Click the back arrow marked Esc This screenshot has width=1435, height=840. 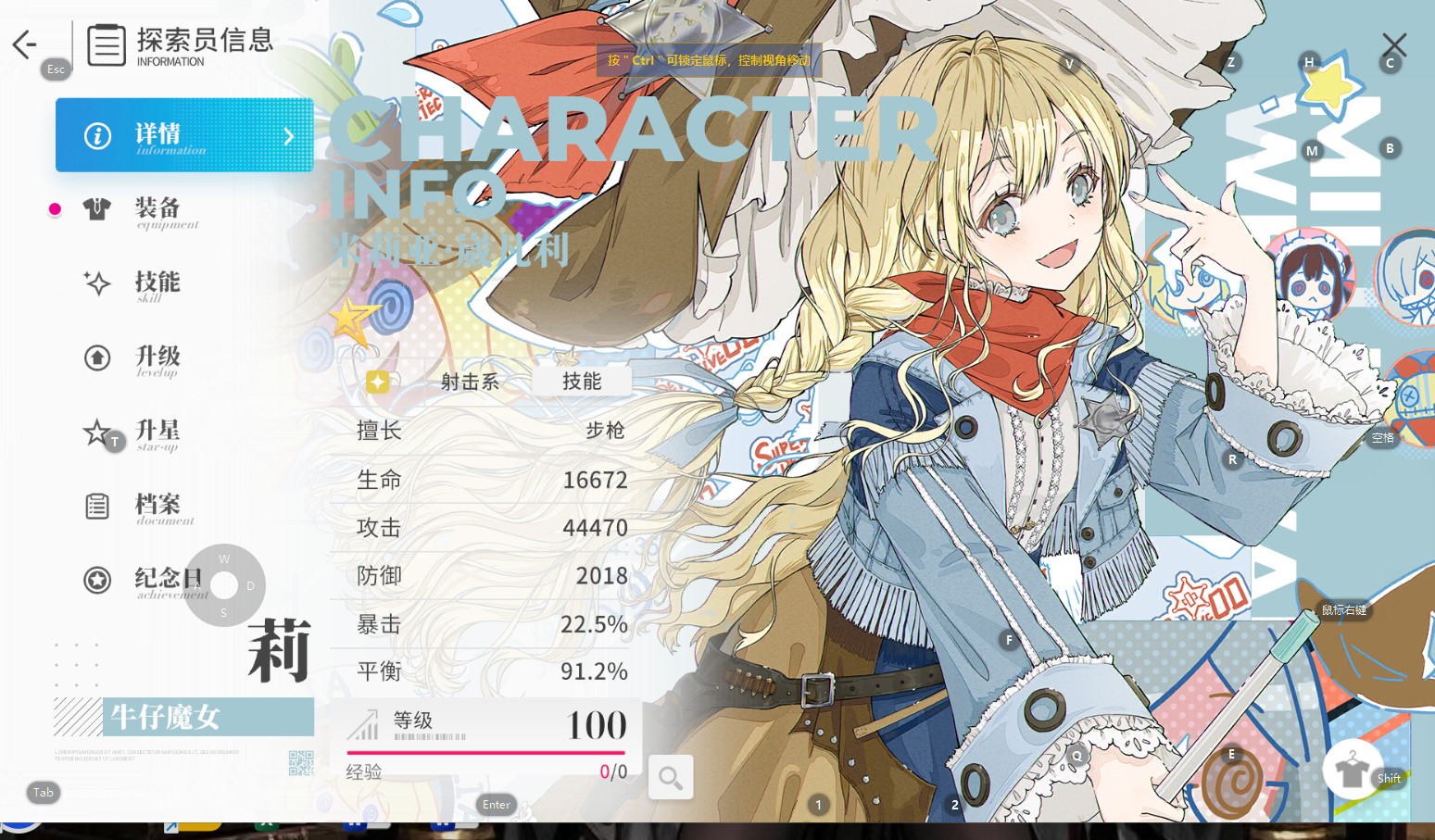click(23, 44)
